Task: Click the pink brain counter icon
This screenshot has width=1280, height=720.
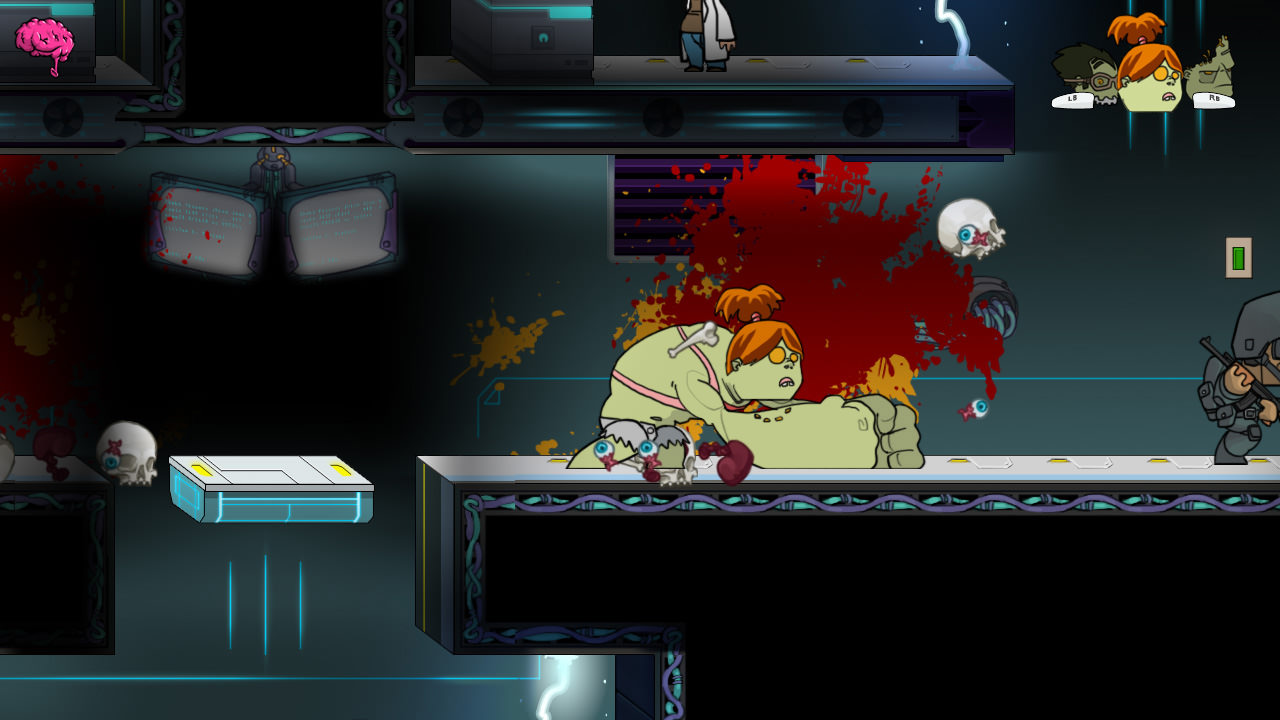Action: tap(44, 42)
